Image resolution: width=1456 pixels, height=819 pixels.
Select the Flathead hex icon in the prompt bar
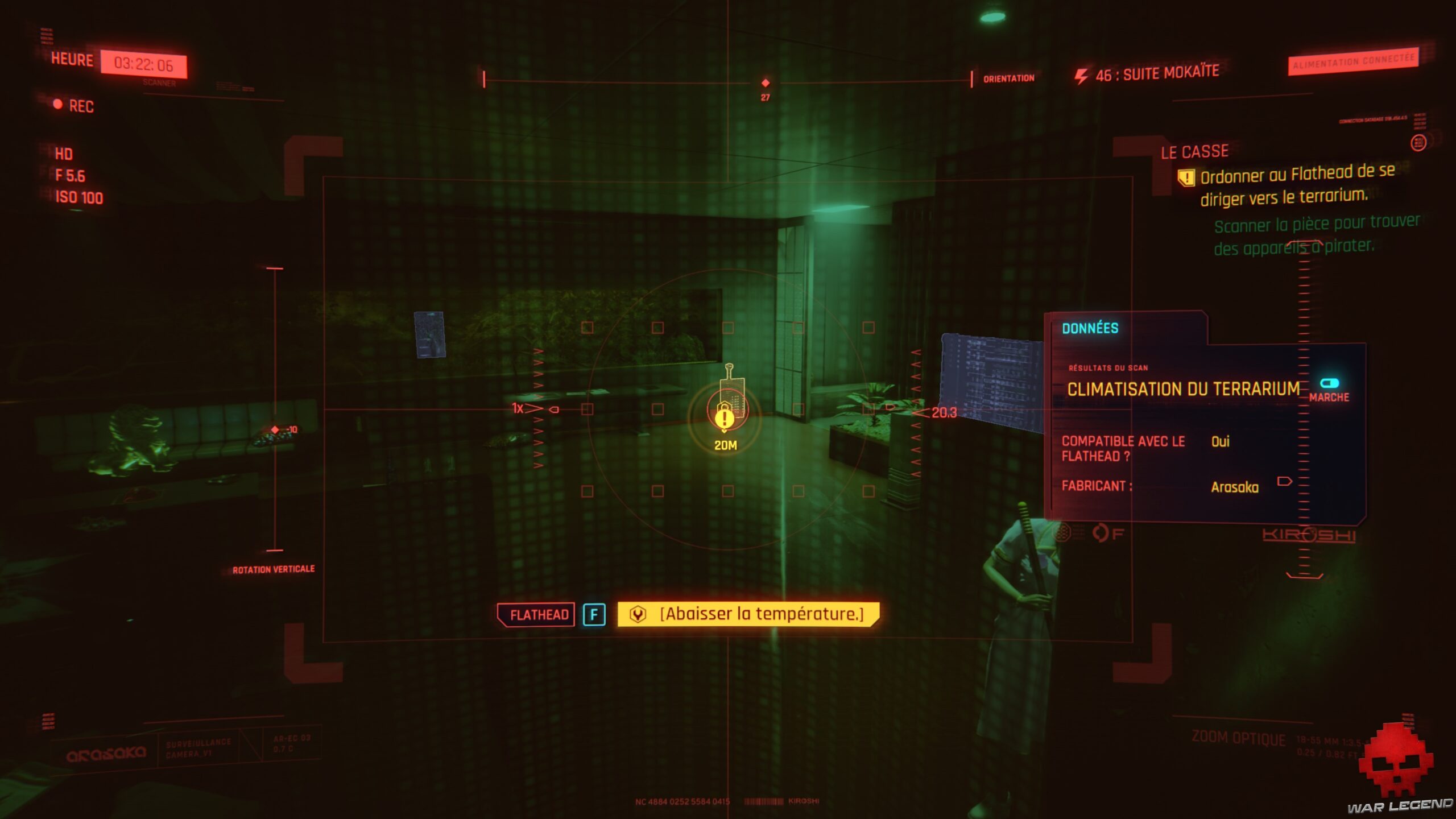tap(639, 614)
